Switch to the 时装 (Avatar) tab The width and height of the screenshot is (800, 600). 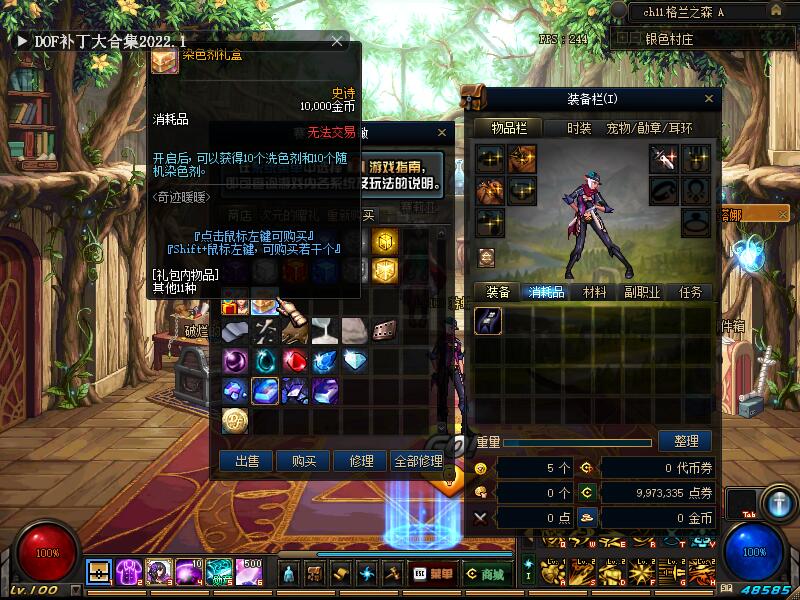tap(579, 128)
